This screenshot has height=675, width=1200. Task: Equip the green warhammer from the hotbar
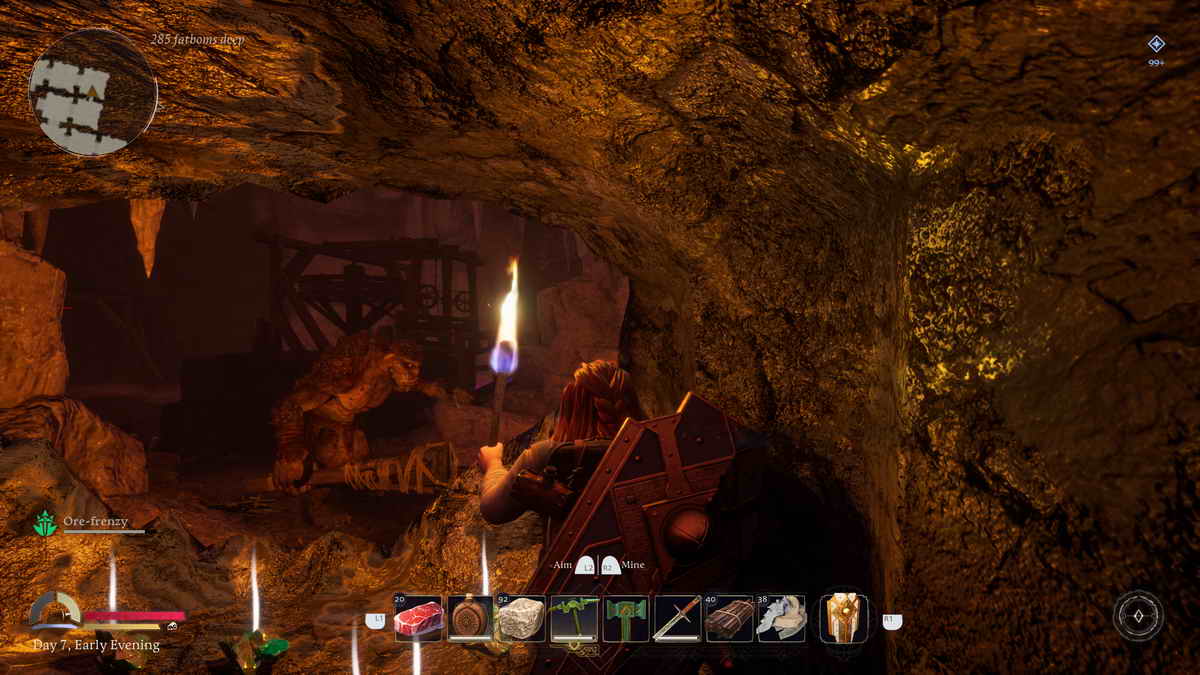626,618
